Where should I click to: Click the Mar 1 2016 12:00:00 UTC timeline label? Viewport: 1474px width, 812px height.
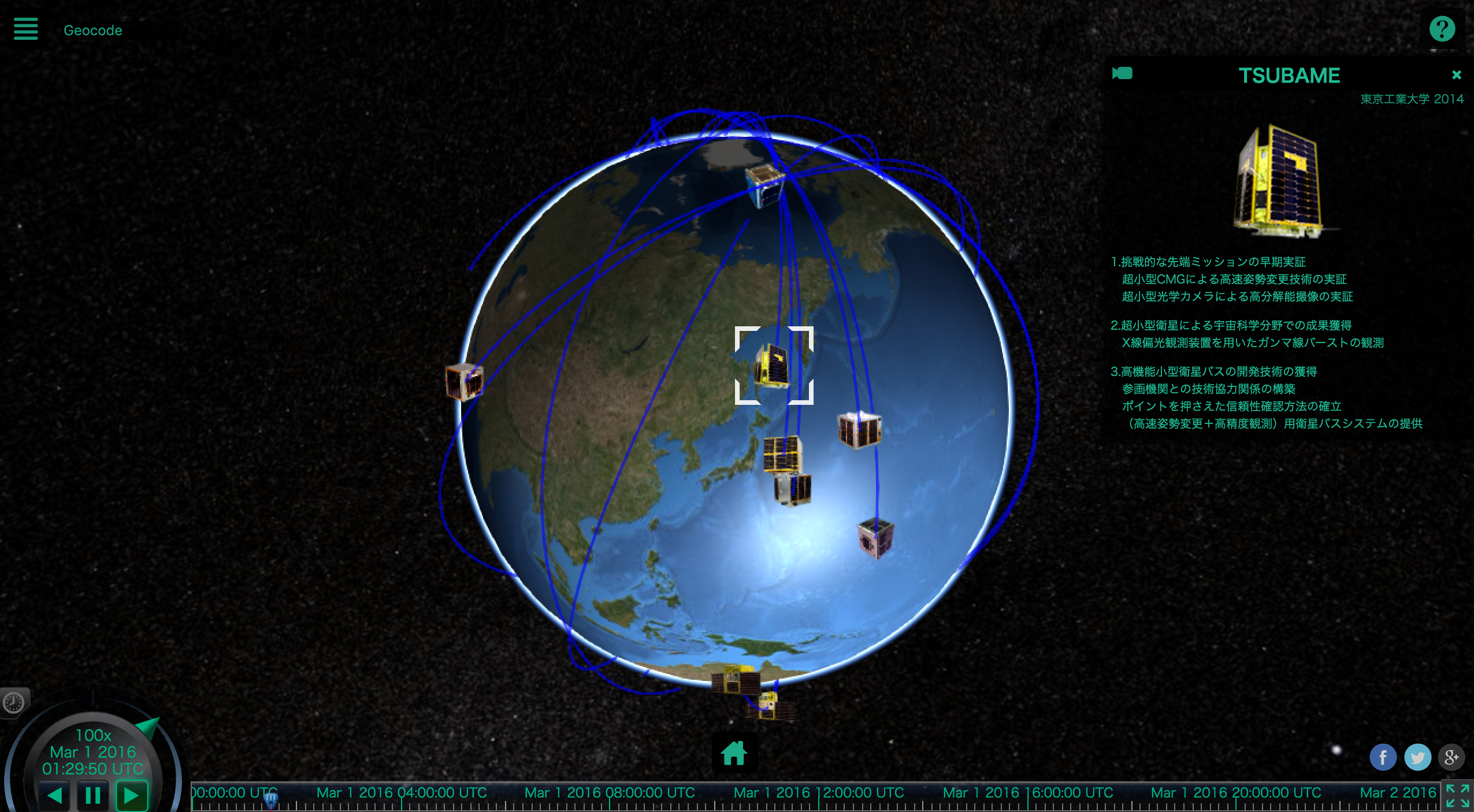click(818, 792)
